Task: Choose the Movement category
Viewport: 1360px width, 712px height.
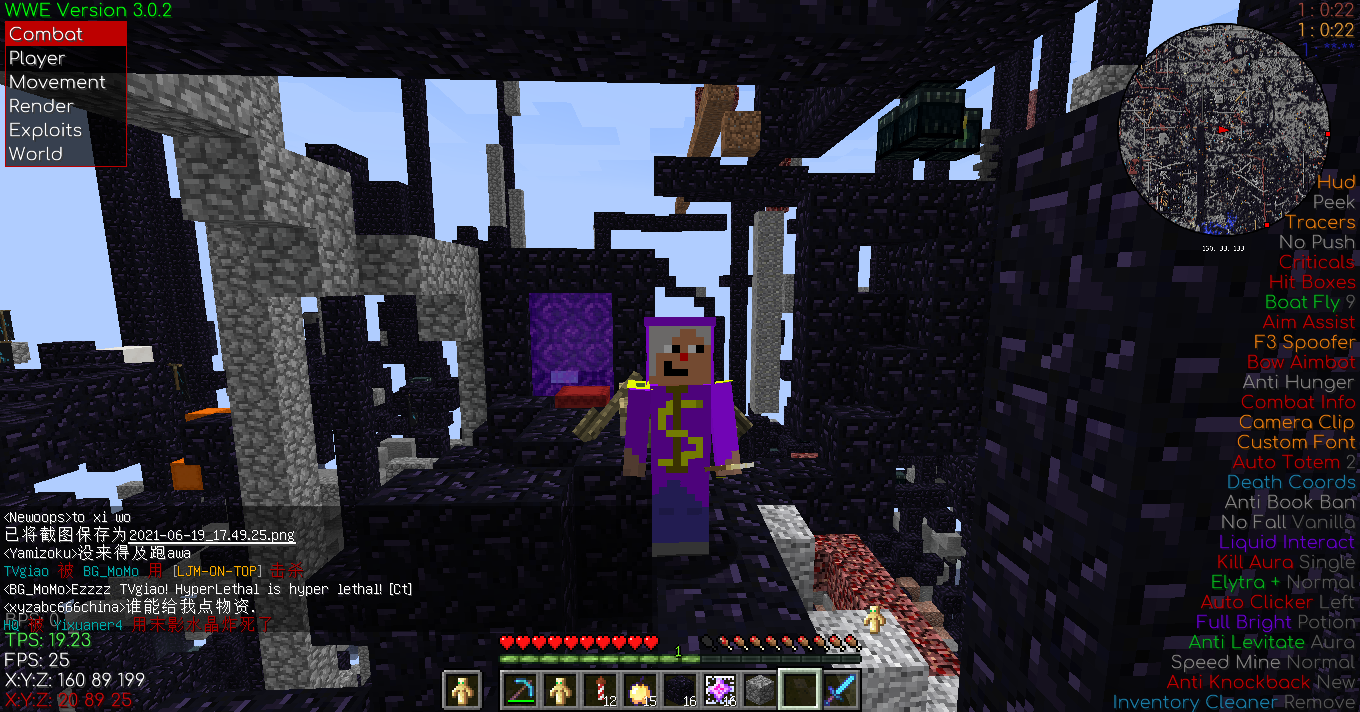Action: point(66,82)
